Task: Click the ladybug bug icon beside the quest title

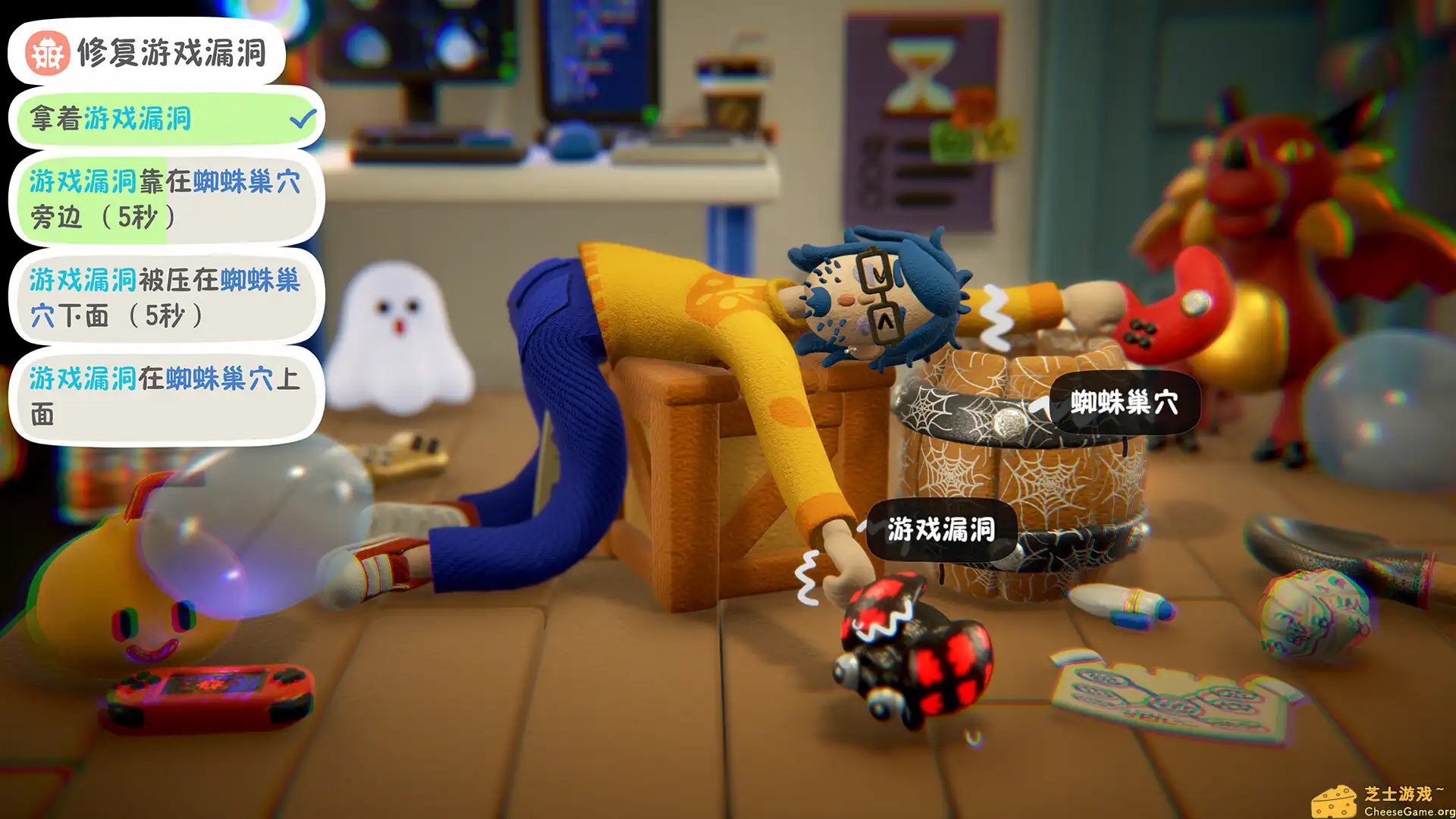Action: pos(45,53)
